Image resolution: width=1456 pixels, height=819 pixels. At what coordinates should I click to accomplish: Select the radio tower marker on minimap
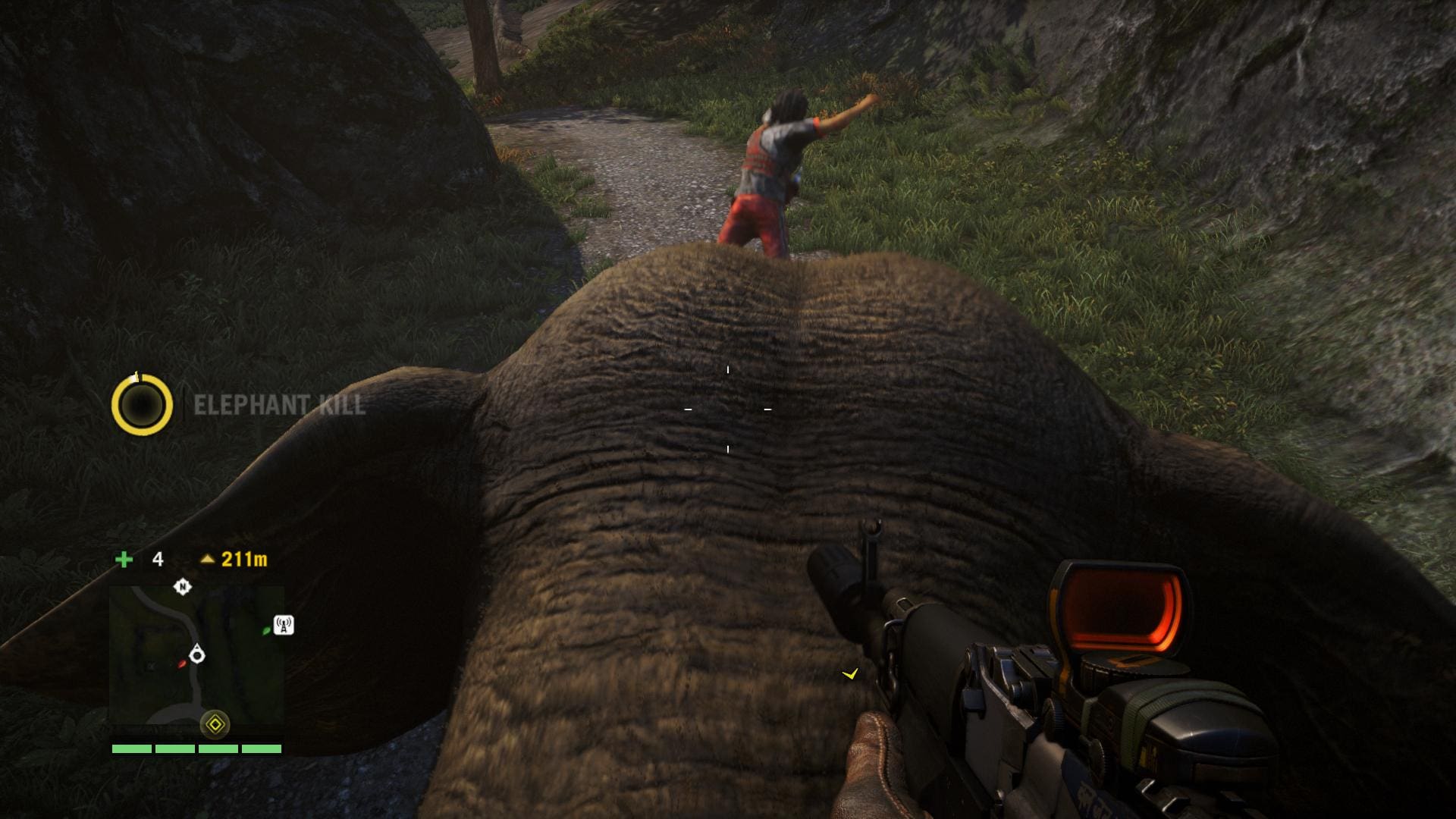[284, 625]
